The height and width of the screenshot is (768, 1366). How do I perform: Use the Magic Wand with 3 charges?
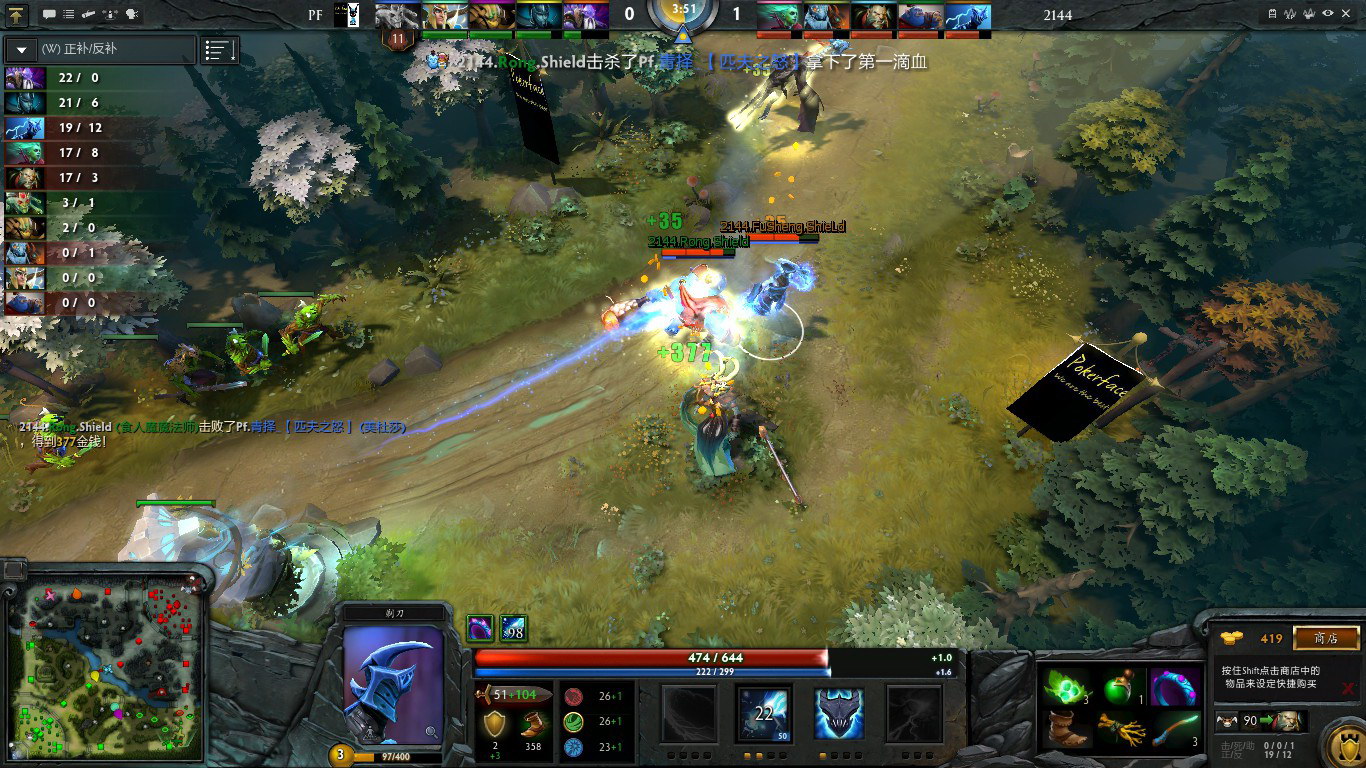tap(1174, 728)
